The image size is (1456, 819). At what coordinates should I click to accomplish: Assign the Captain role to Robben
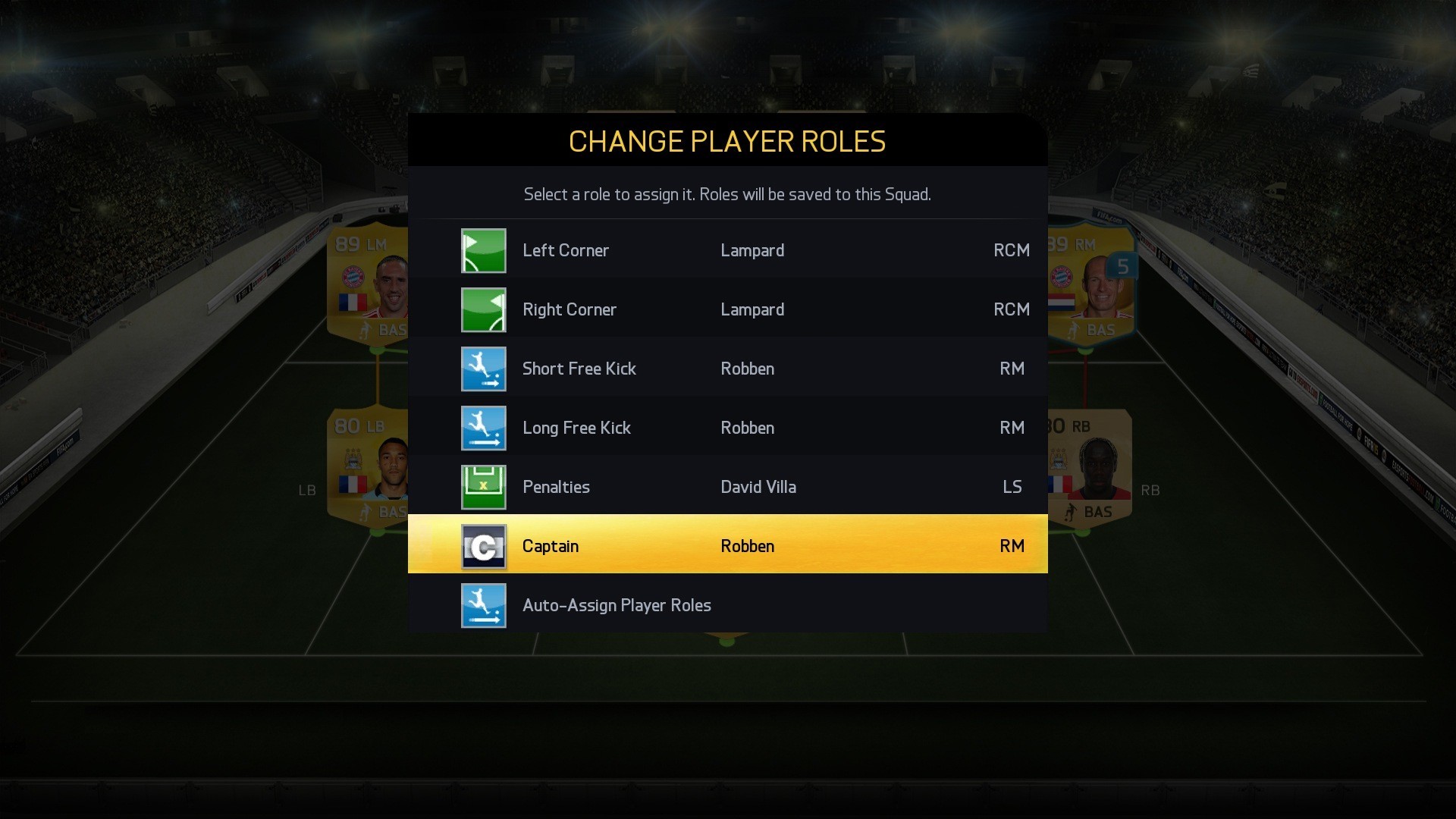tap(728, 545)
